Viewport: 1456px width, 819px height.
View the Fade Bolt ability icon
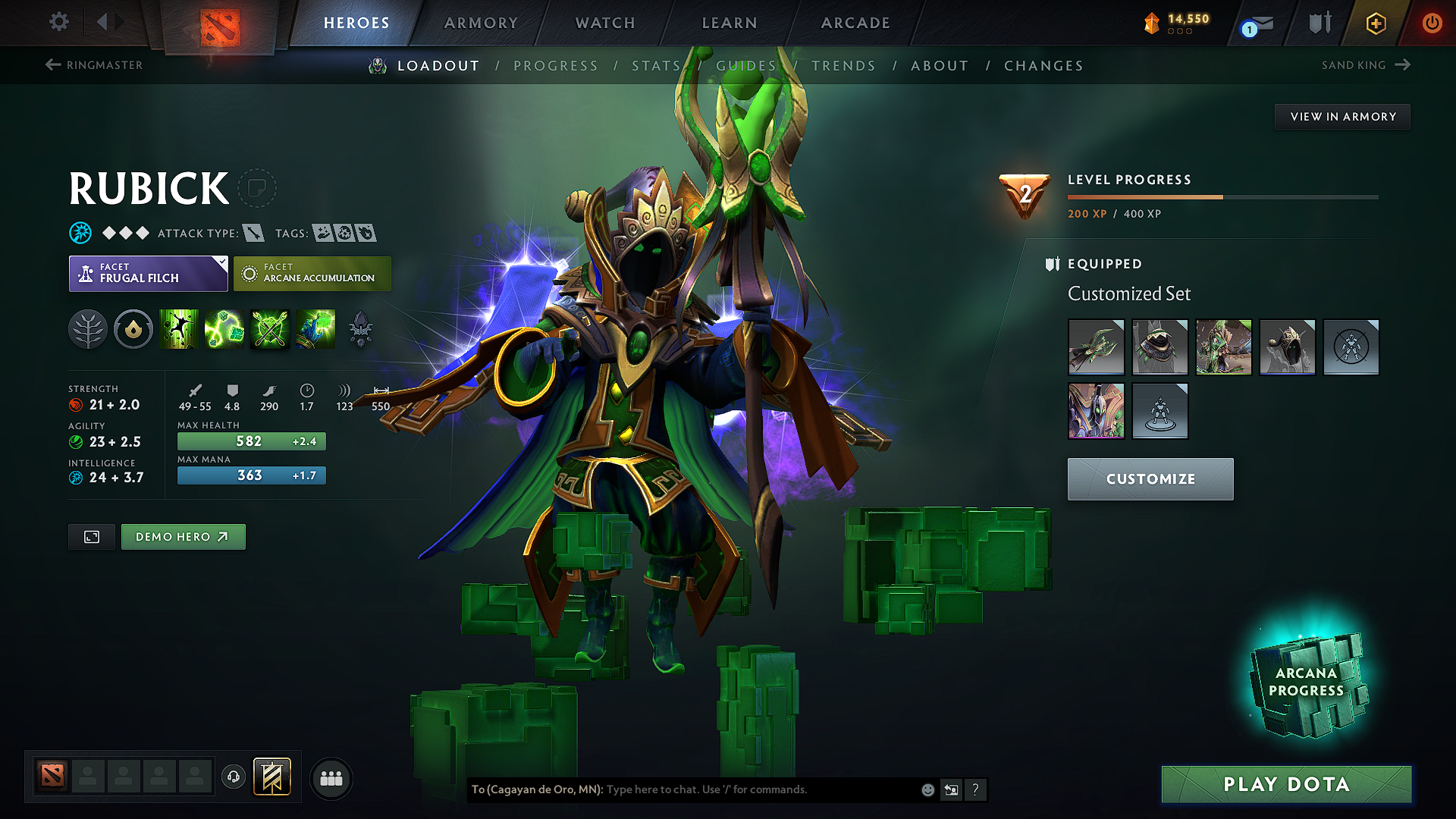224,329
